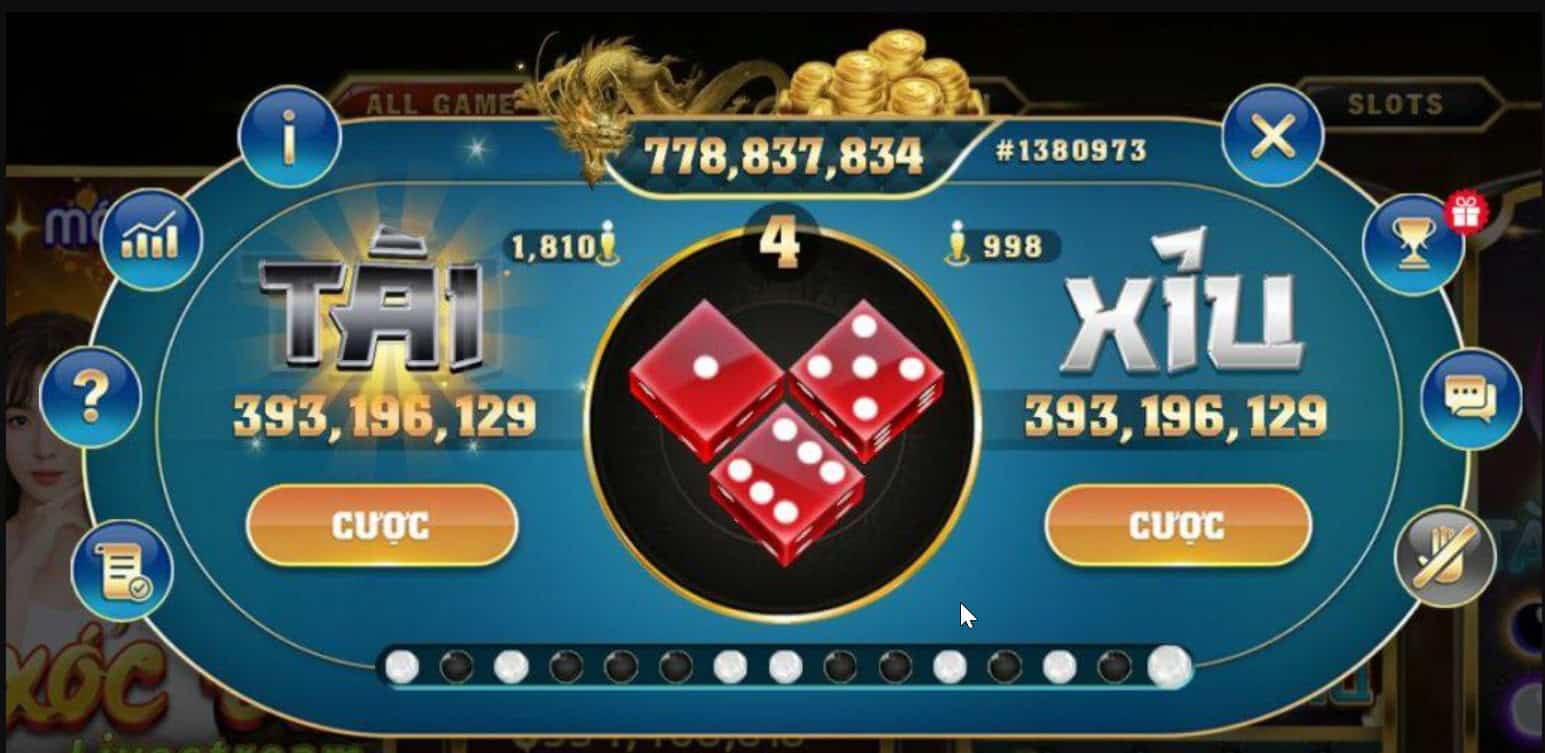
Task: Open the help question mark icon
Action: click(90, 395)
